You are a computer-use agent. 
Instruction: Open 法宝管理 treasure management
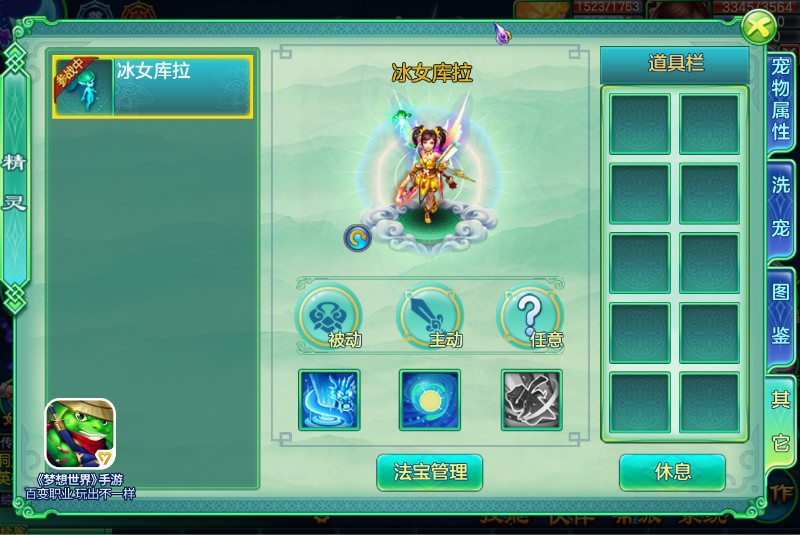click(430, 472)
